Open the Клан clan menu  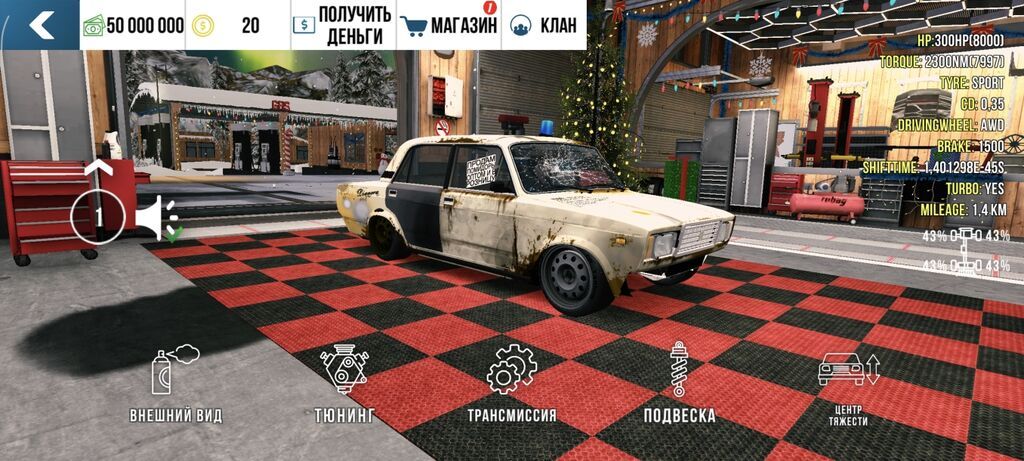pos(545,25)
